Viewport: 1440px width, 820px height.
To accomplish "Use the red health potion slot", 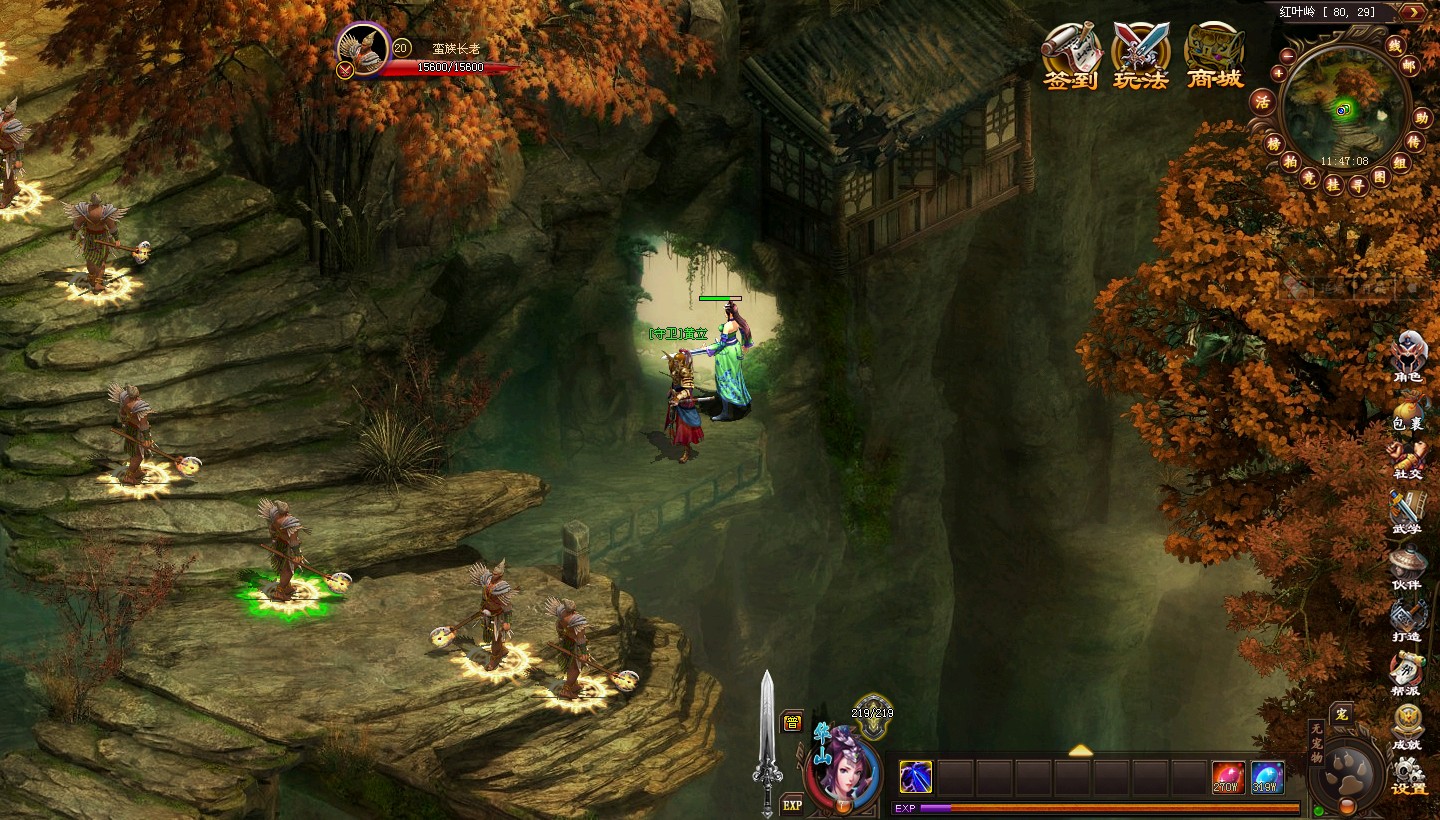I will (x=1229, y=777).
